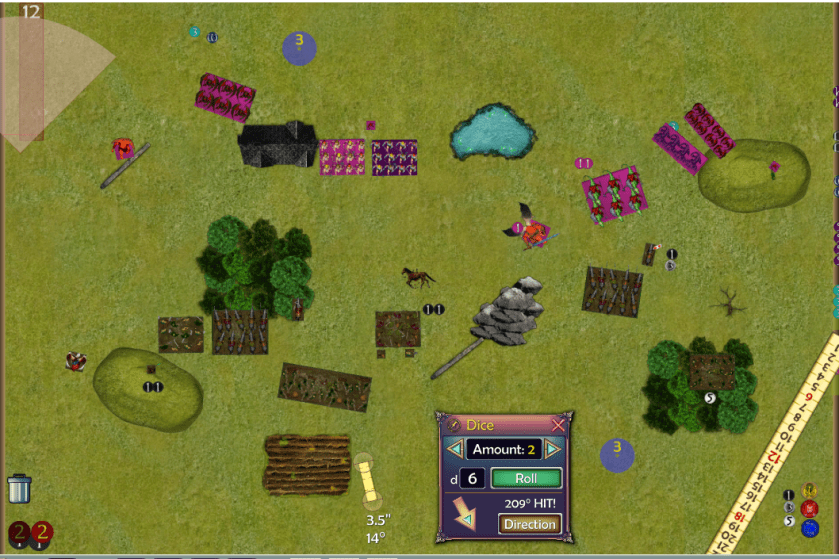Select the blue round token in corner
Viewport: 839px width, 559px height.
click(810, 527)
